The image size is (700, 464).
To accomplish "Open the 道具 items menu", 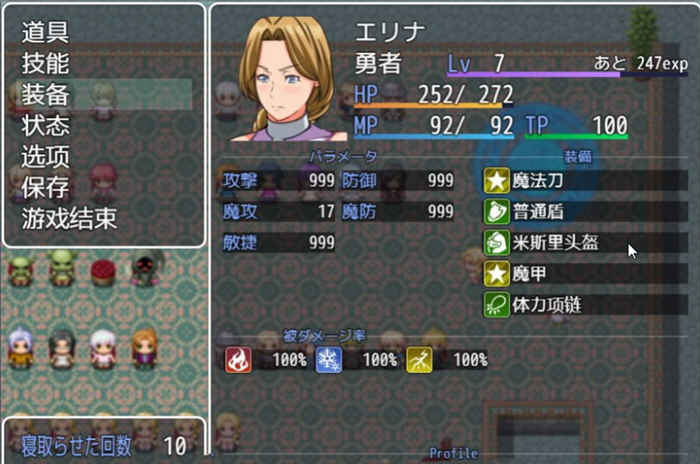I will [x=46, y=32].
